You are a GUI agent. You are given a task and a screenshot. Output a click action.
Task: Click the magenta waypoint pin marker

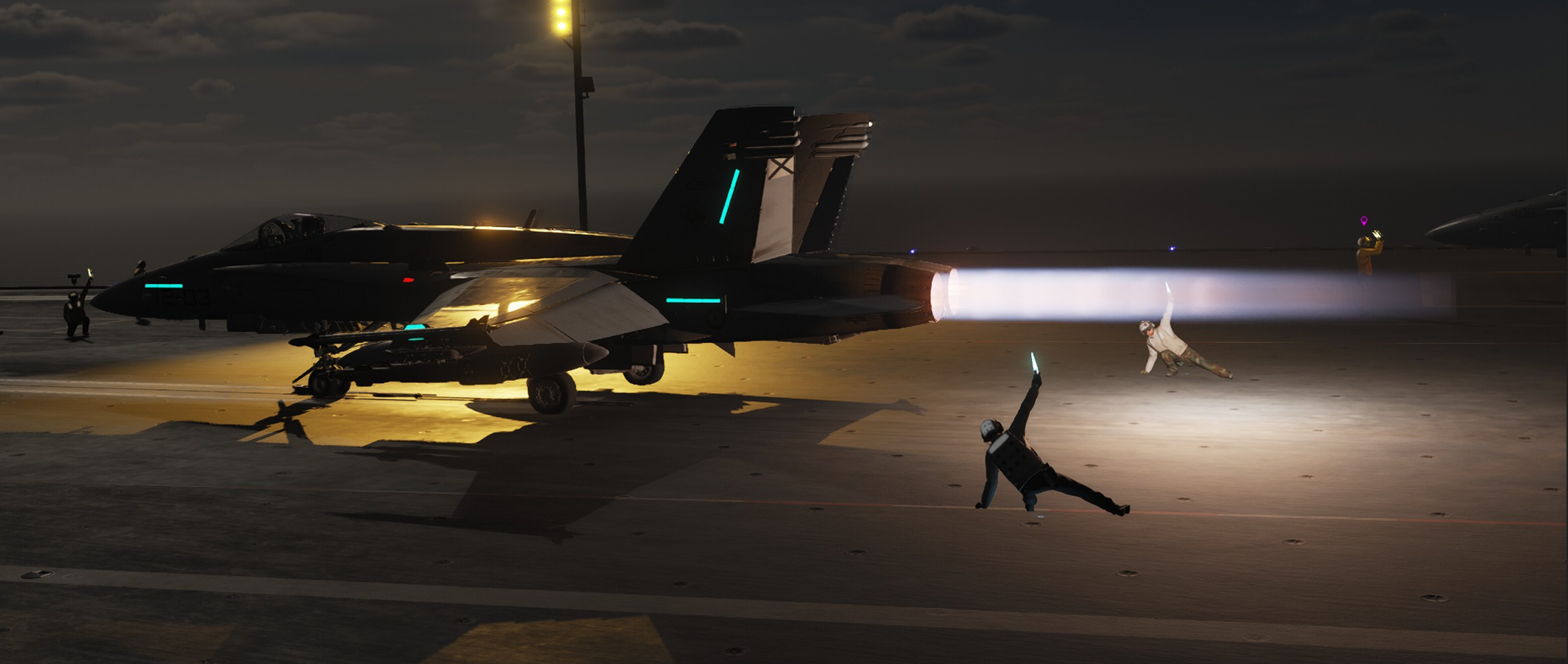point(1364,221)
